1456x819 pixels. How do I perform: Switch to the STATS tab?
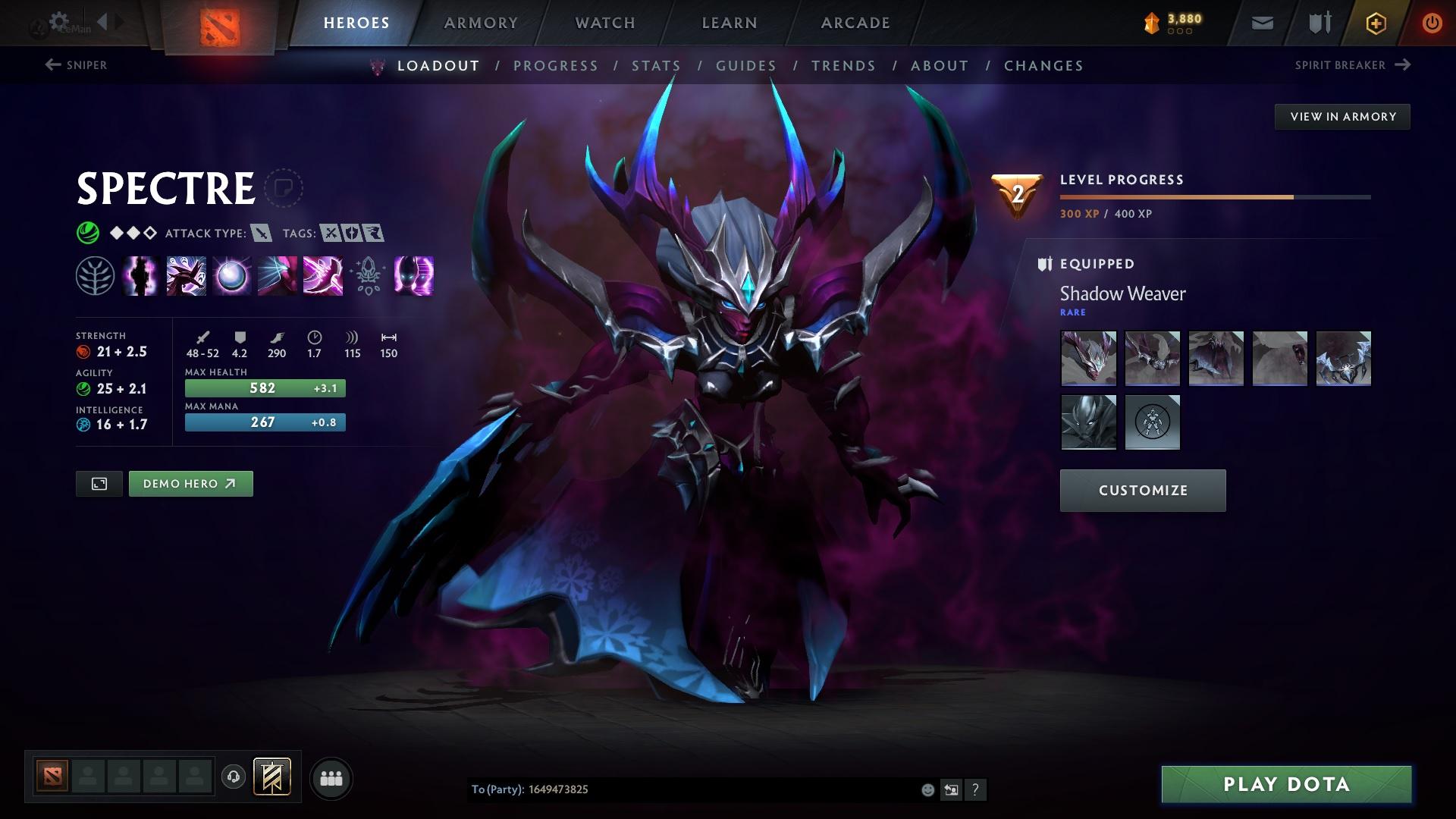(x=657, y=65)
